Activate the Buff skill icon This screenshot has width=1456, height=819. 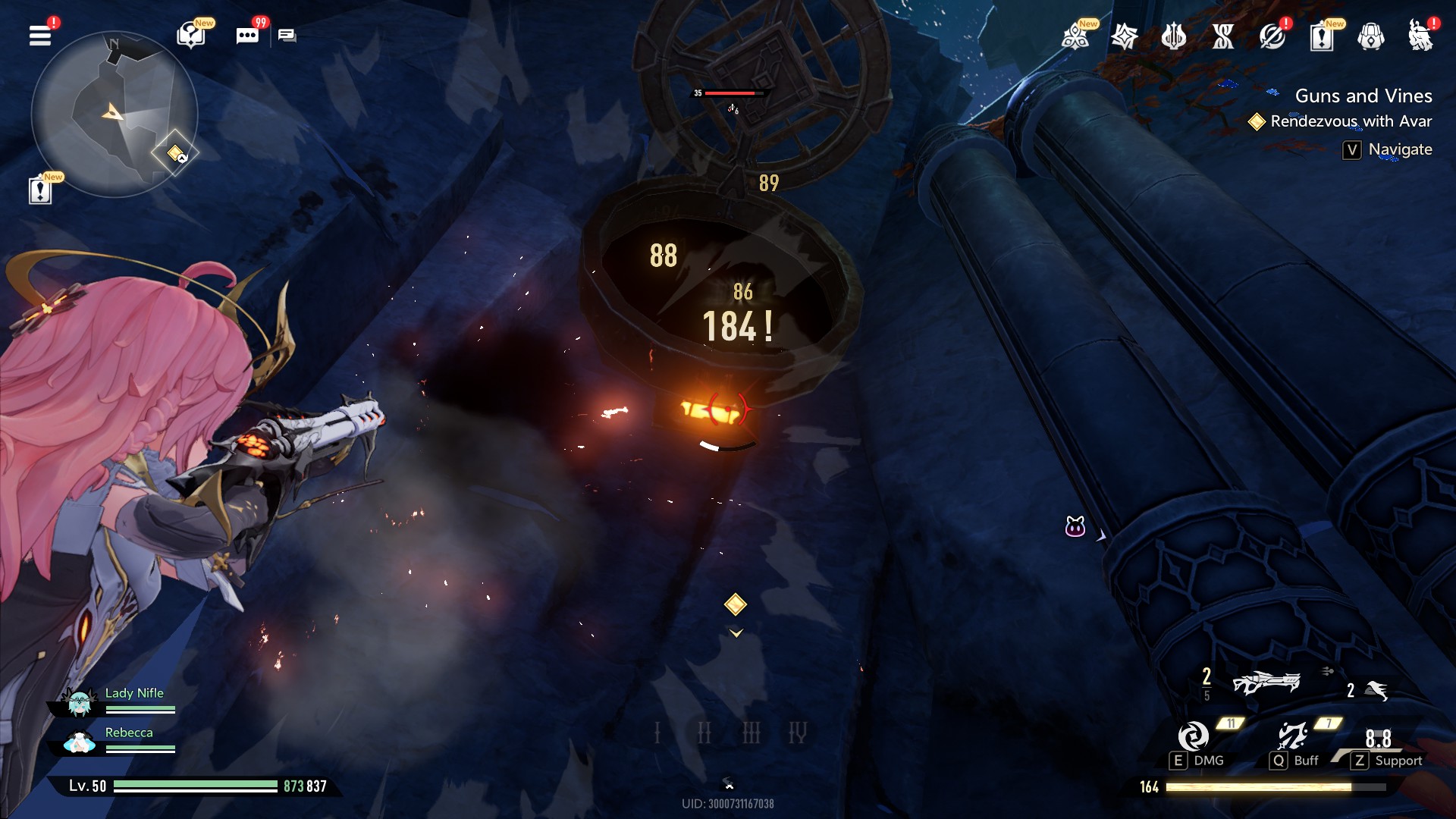1292,736
